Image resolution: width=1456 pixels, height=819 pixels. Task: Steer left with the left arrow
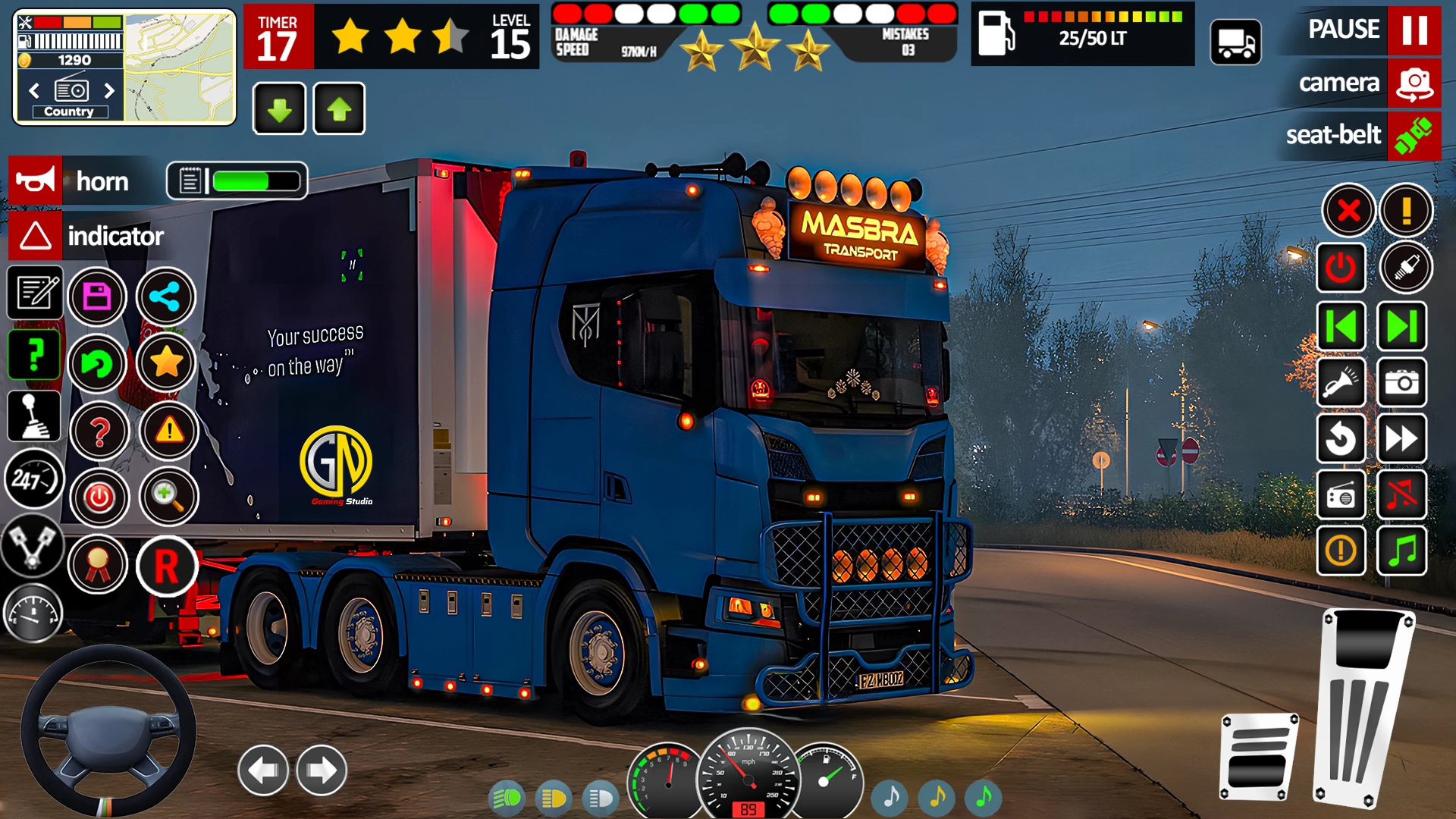pyautogui.click(x=263, y=770)
